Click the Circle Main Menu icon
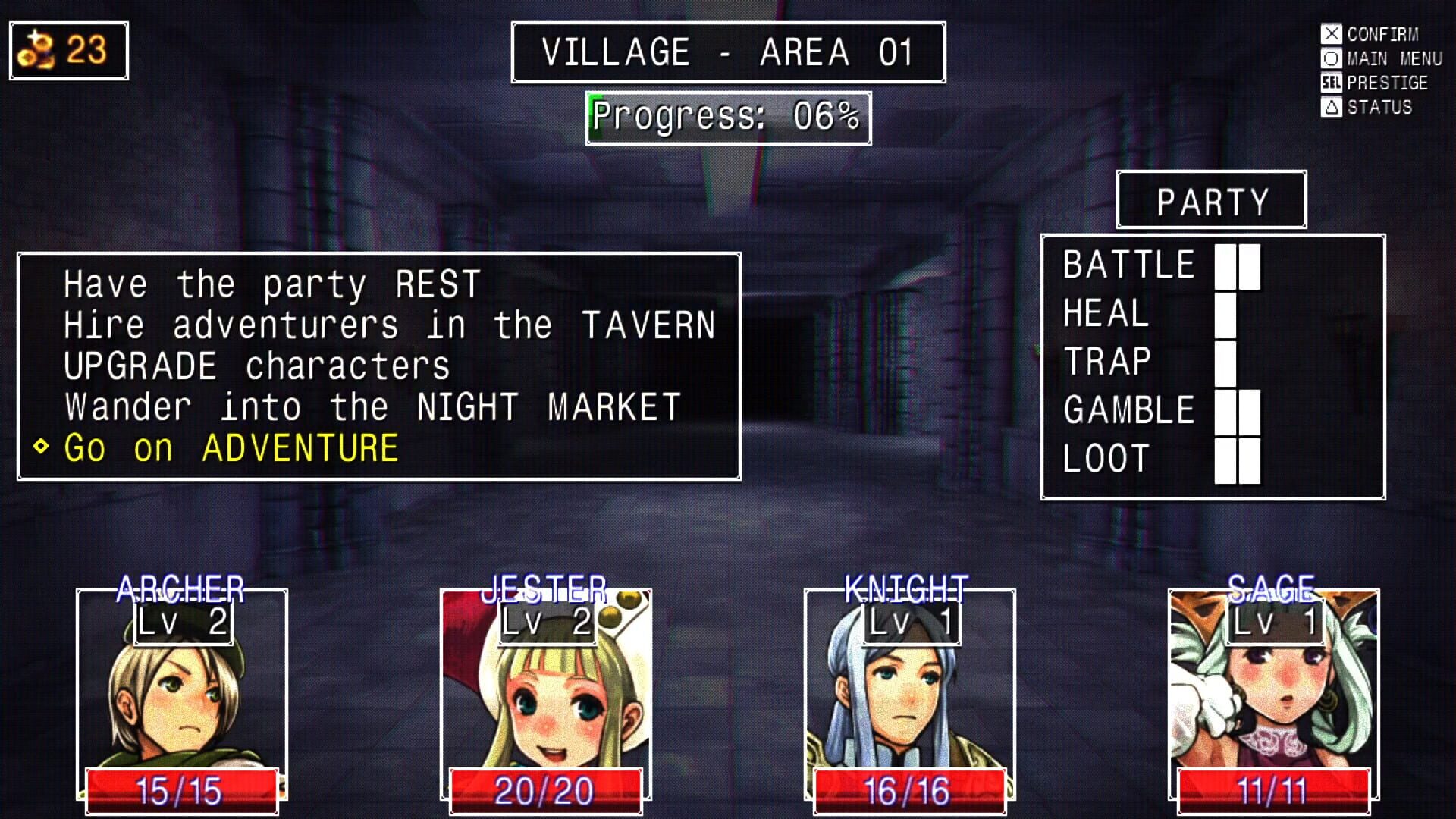Image resolution: width=1456 pixels, height=819 pixels. [1332, 58]
